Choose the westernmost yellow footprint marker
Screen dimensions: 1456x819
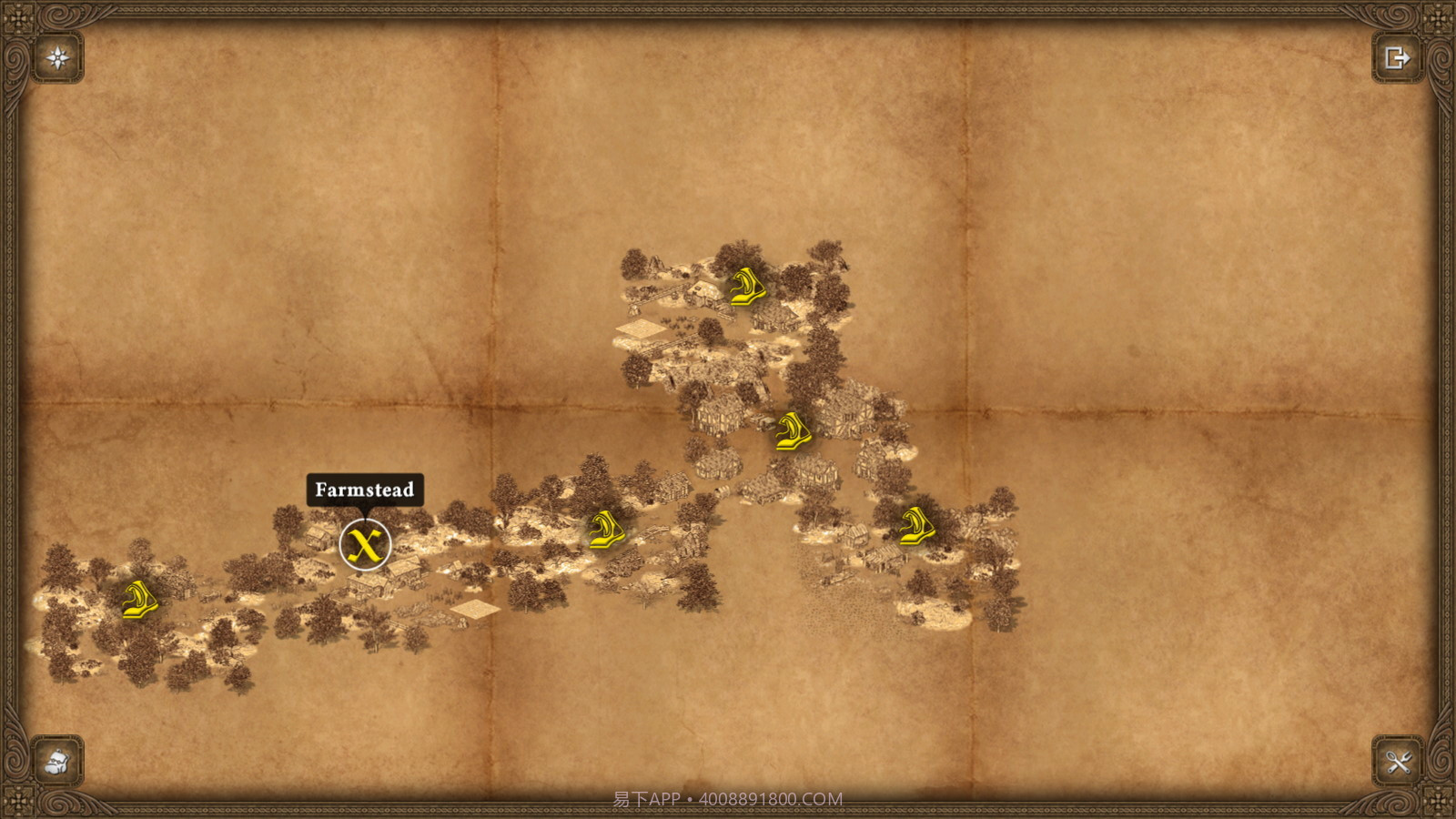tap(139, 601)
